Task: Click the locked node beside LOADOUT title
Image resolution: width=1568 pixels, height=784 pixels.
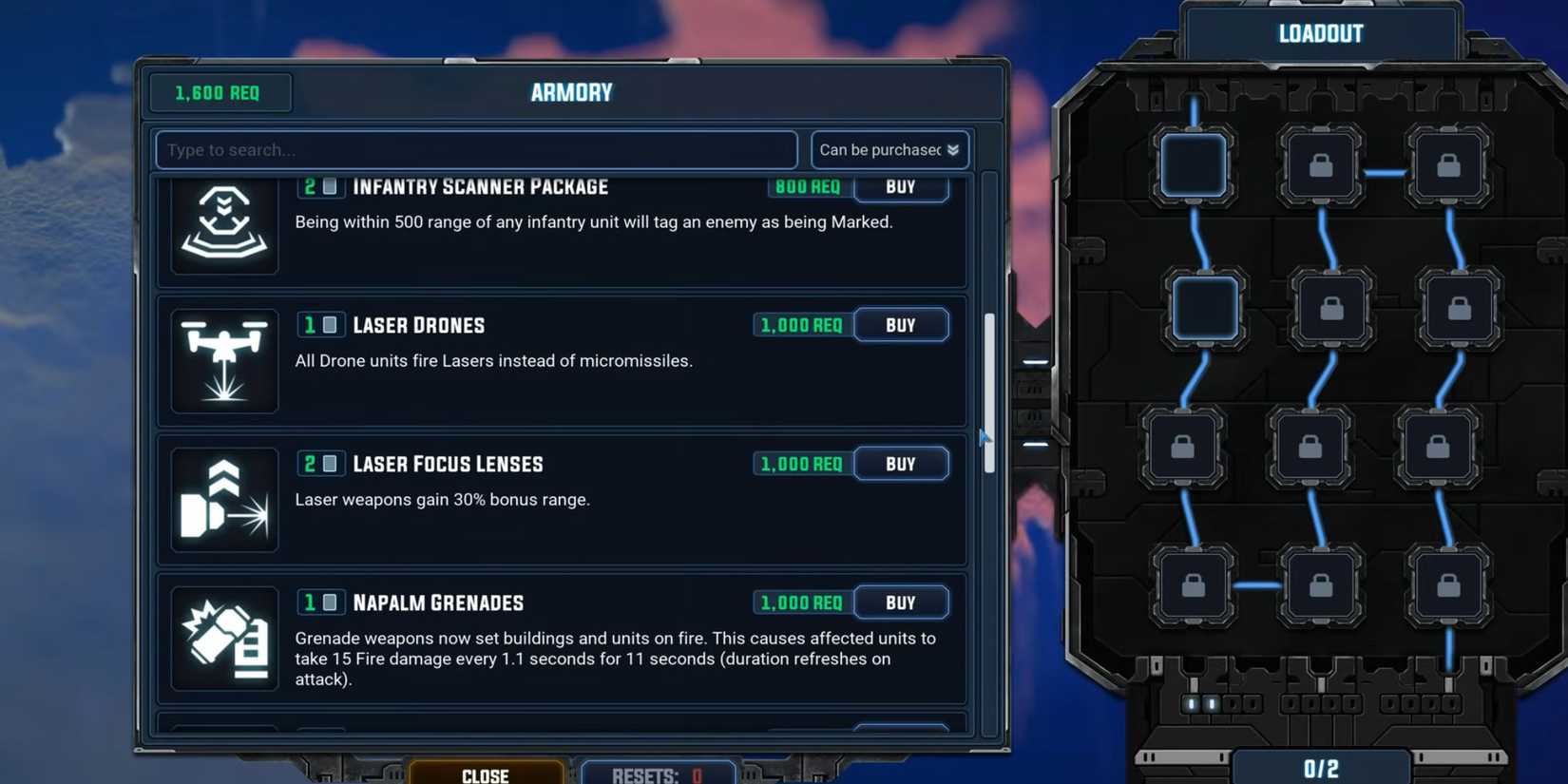Action: [1321, 164]
